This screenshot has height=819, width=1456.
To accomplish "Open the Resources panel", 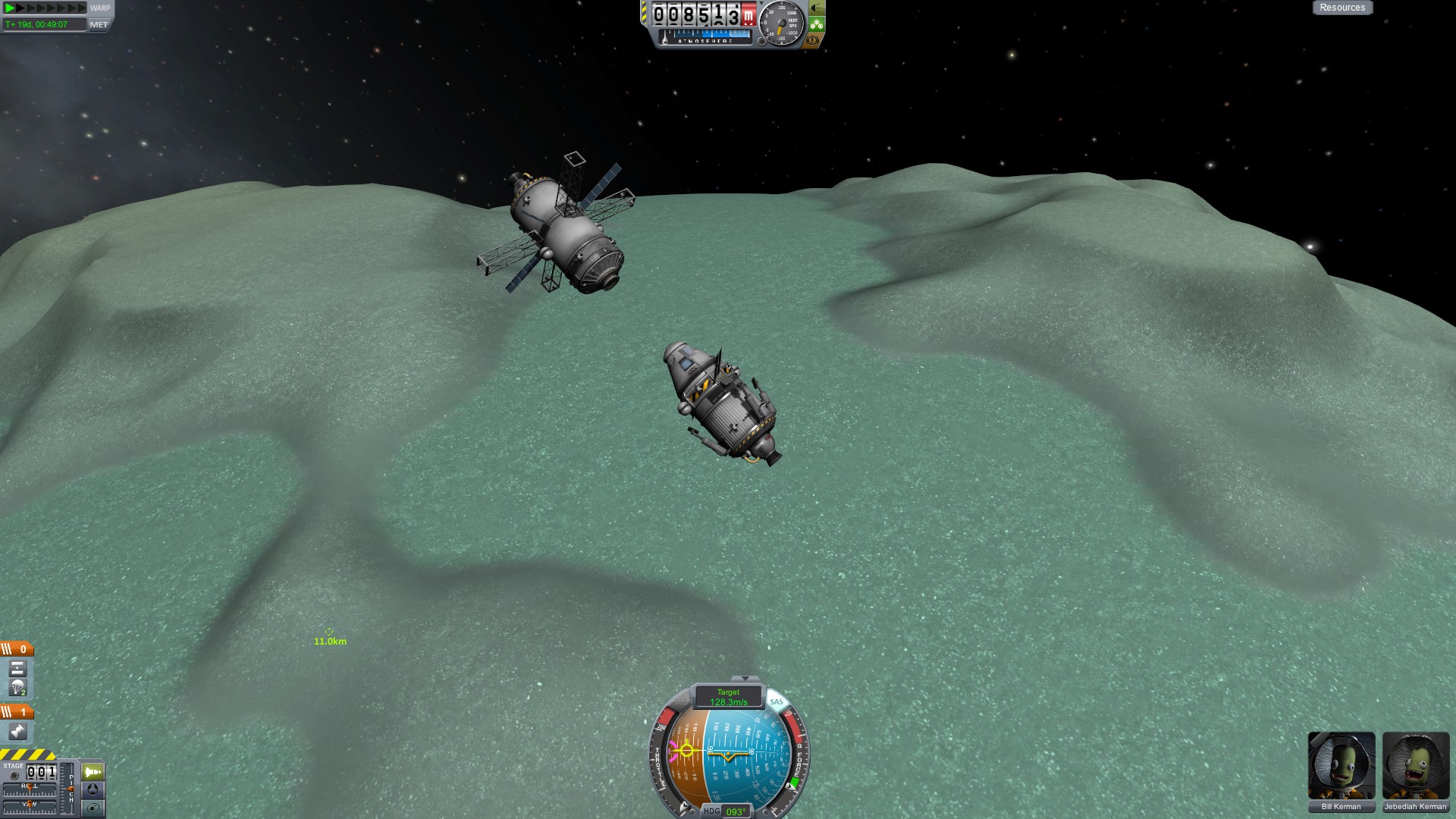I will (1341, 8).
